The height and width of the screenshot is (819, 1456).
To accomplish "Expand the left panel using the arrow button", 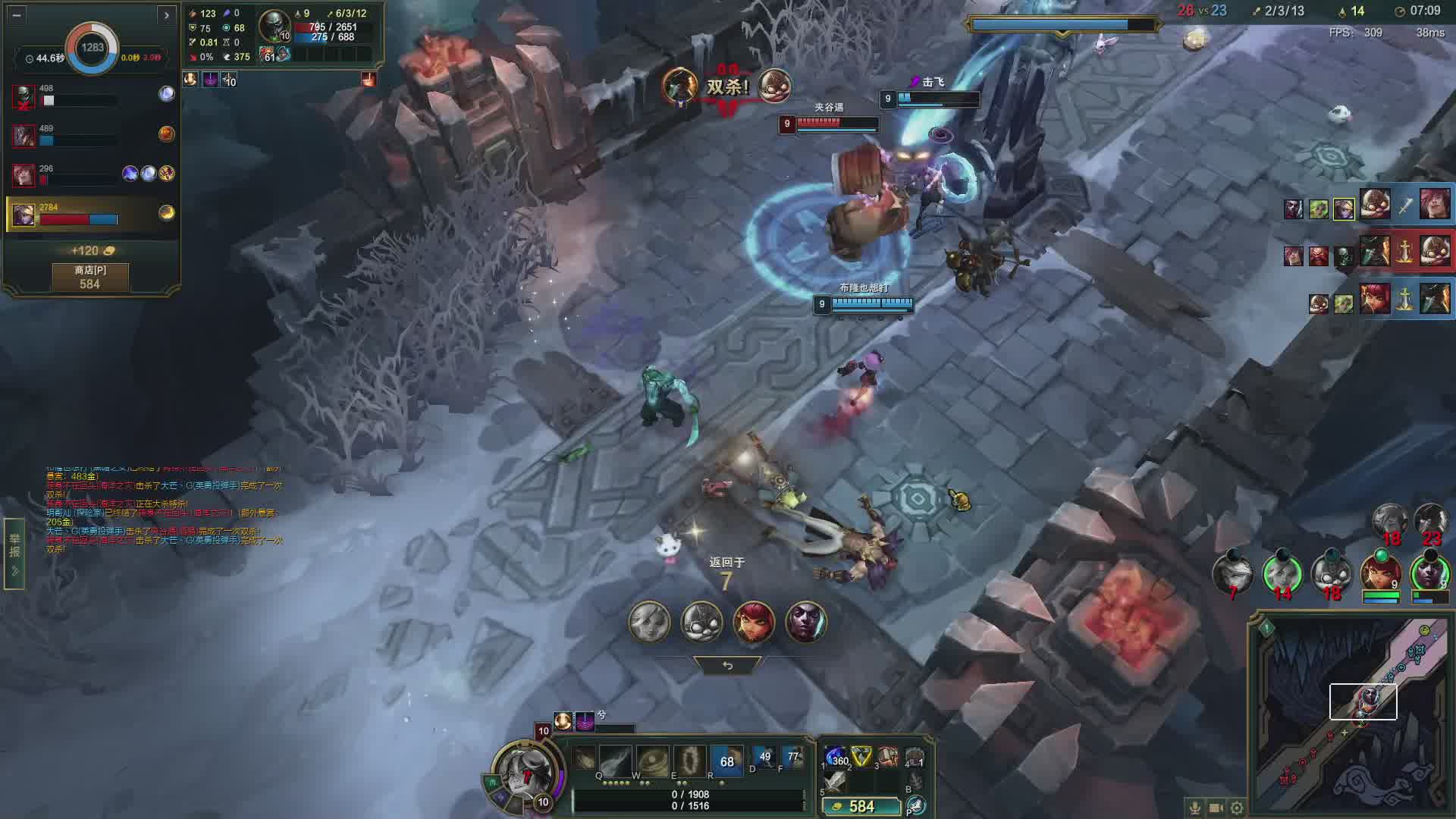I will point(166,14).
